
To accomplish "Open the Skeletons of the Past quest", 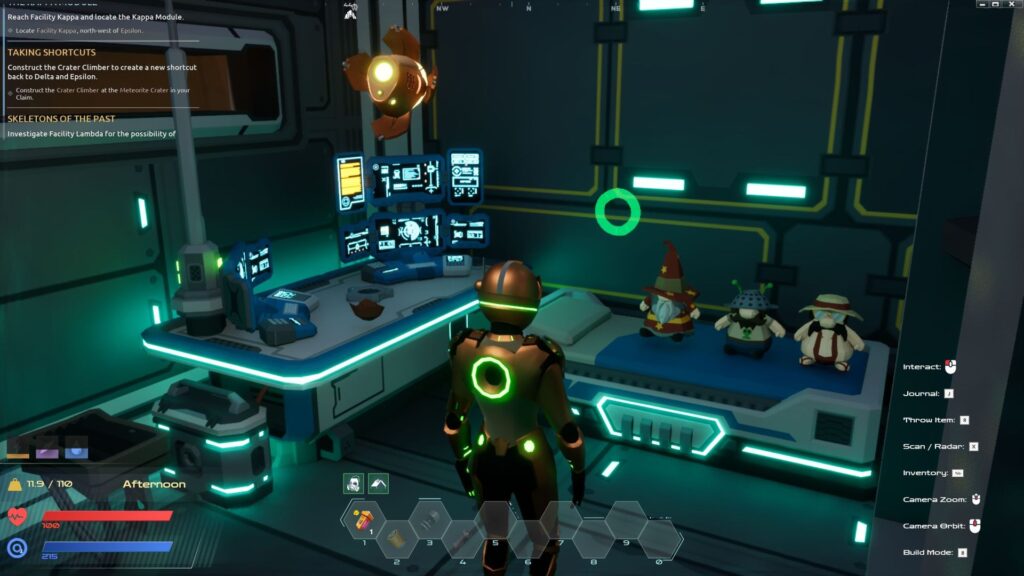I will tap(62, 118).
